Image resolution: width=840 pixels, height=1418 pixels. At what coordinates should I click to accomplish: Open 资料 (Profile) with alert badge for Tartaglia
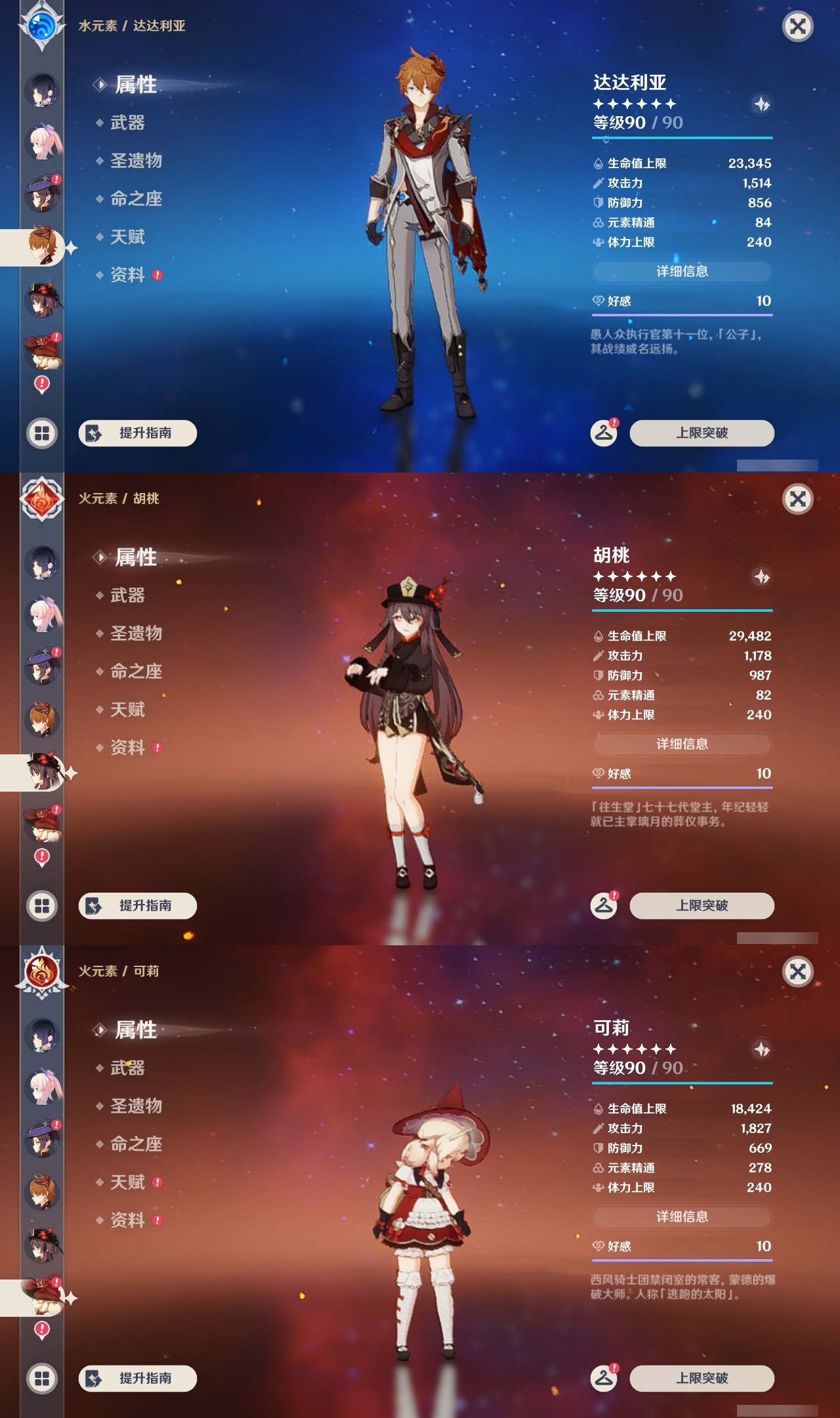(x=129, y=276)
